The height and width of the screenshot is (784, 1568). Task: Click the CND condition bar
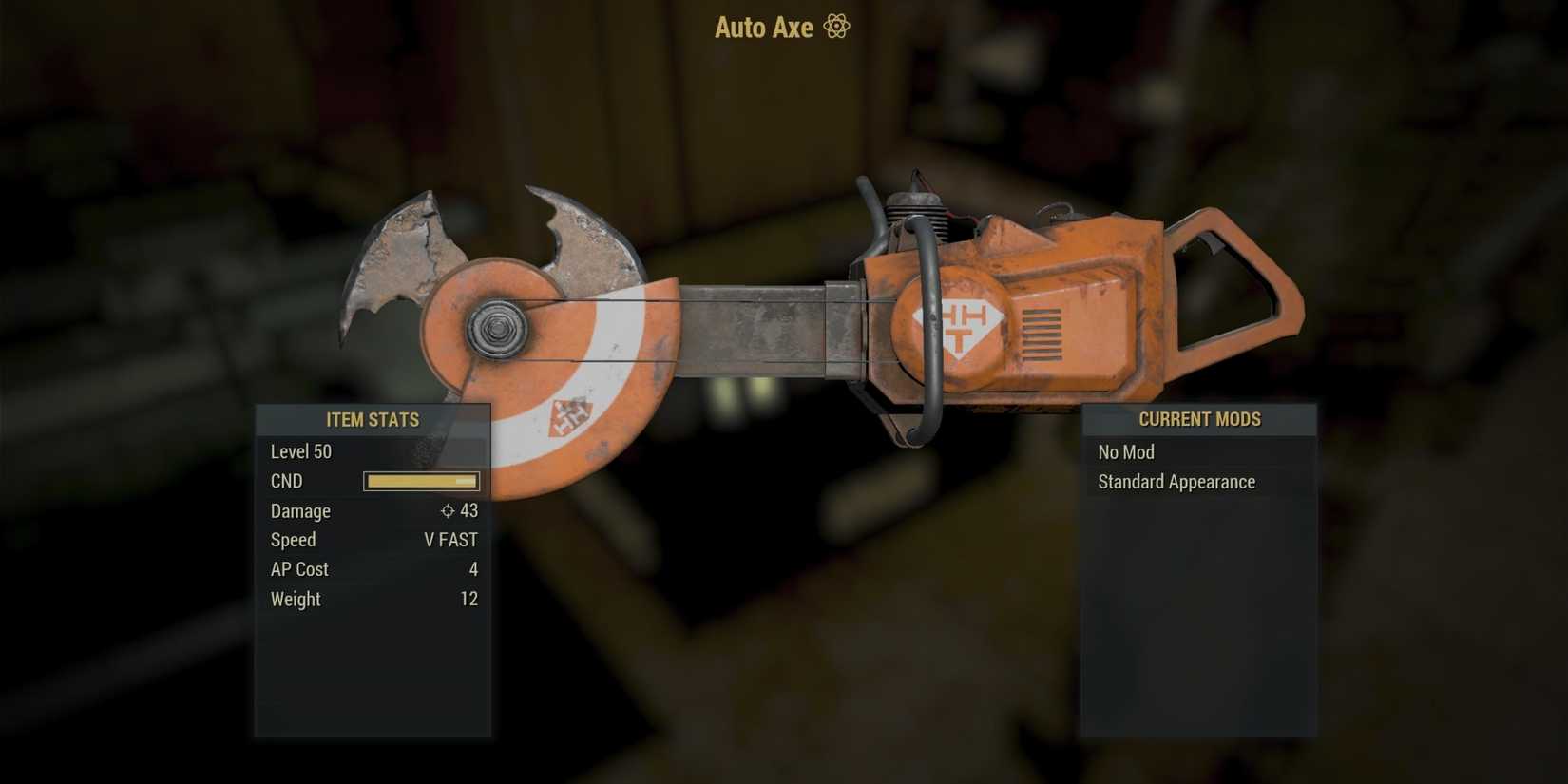click(421, 481)
